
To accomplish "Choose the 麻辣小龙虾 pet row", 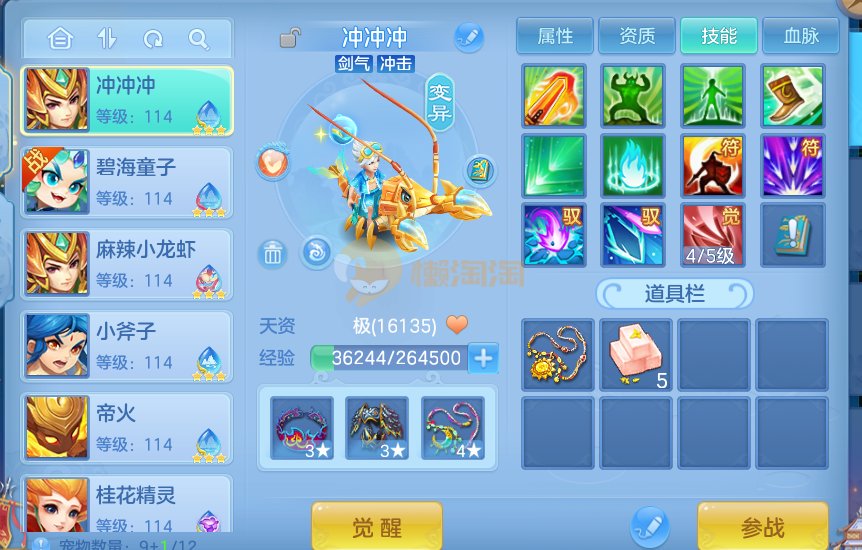I will pyautogui.click(x=127, y=265).
